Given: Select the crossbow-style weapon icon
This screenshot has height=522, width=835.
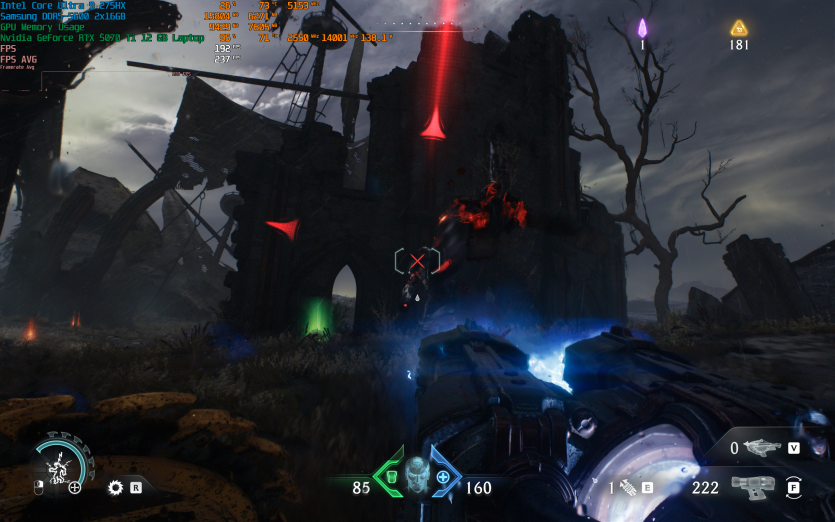Looking at the screenshot, I should coord(763,448).
